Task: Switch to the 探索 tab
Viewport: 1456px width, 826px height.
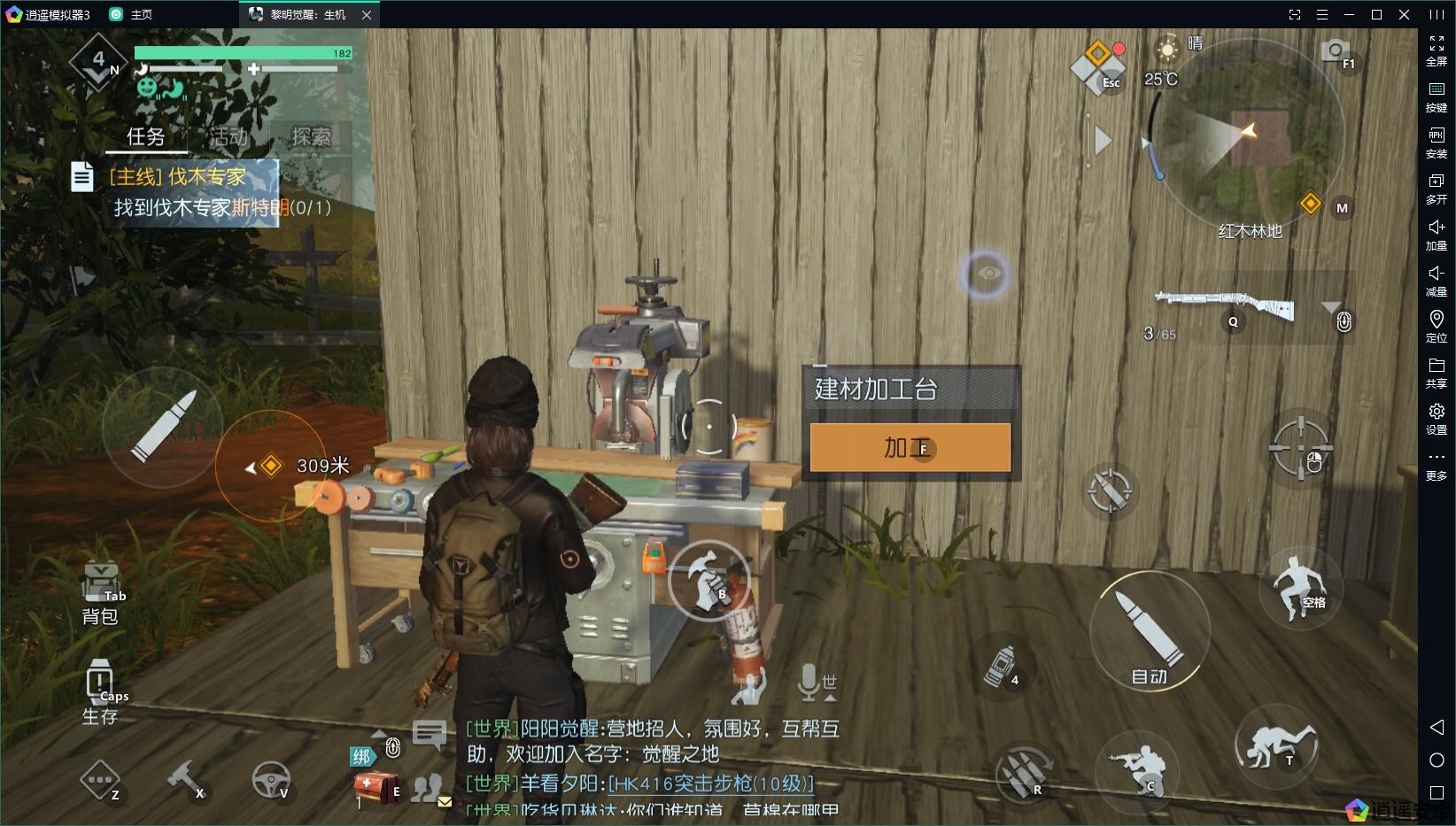Action: pos(311,136)
